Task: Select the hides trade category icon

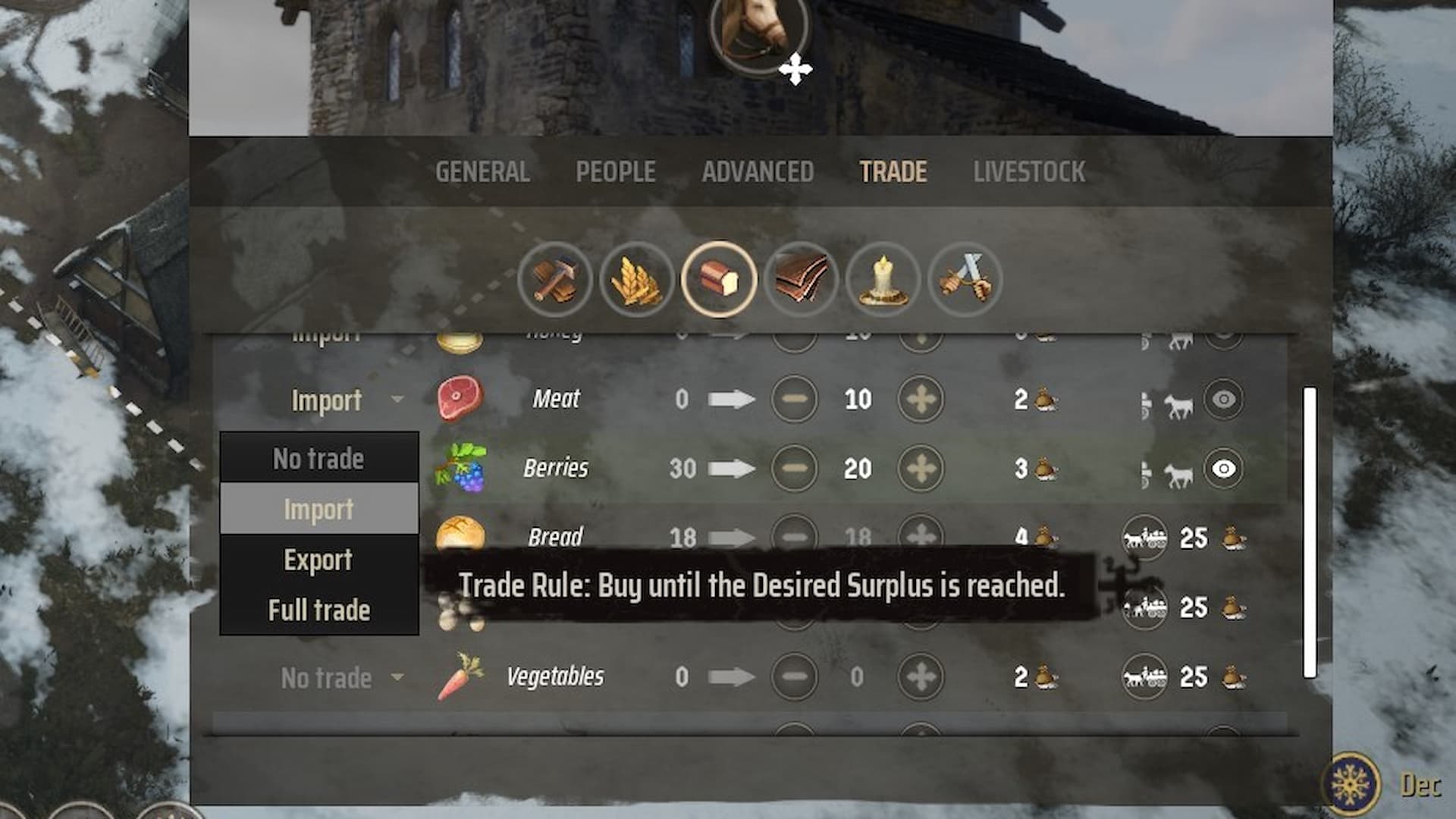Action: [x=802, y=280]
